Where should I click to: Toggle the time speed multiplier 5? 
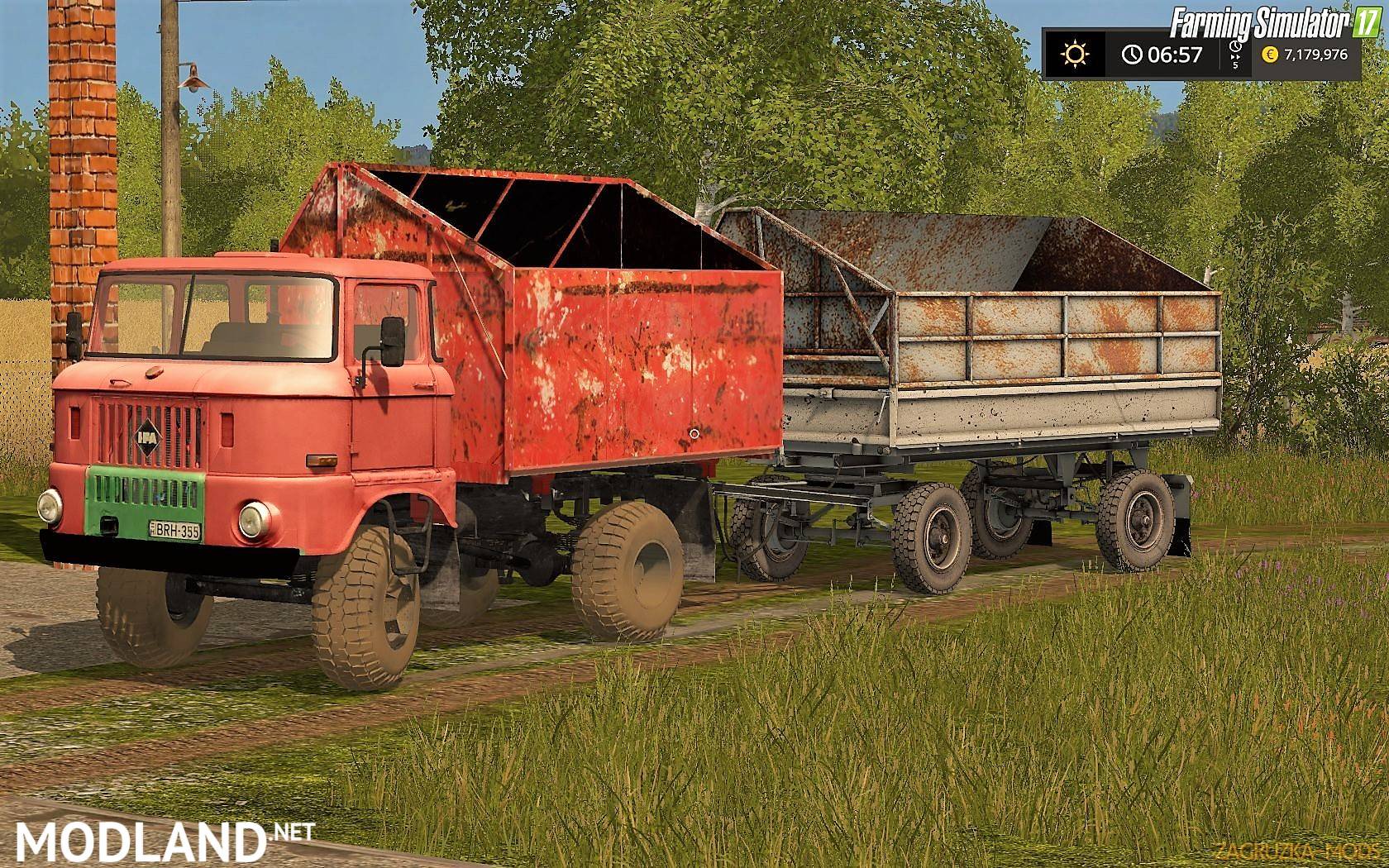tap(1234, 64)
